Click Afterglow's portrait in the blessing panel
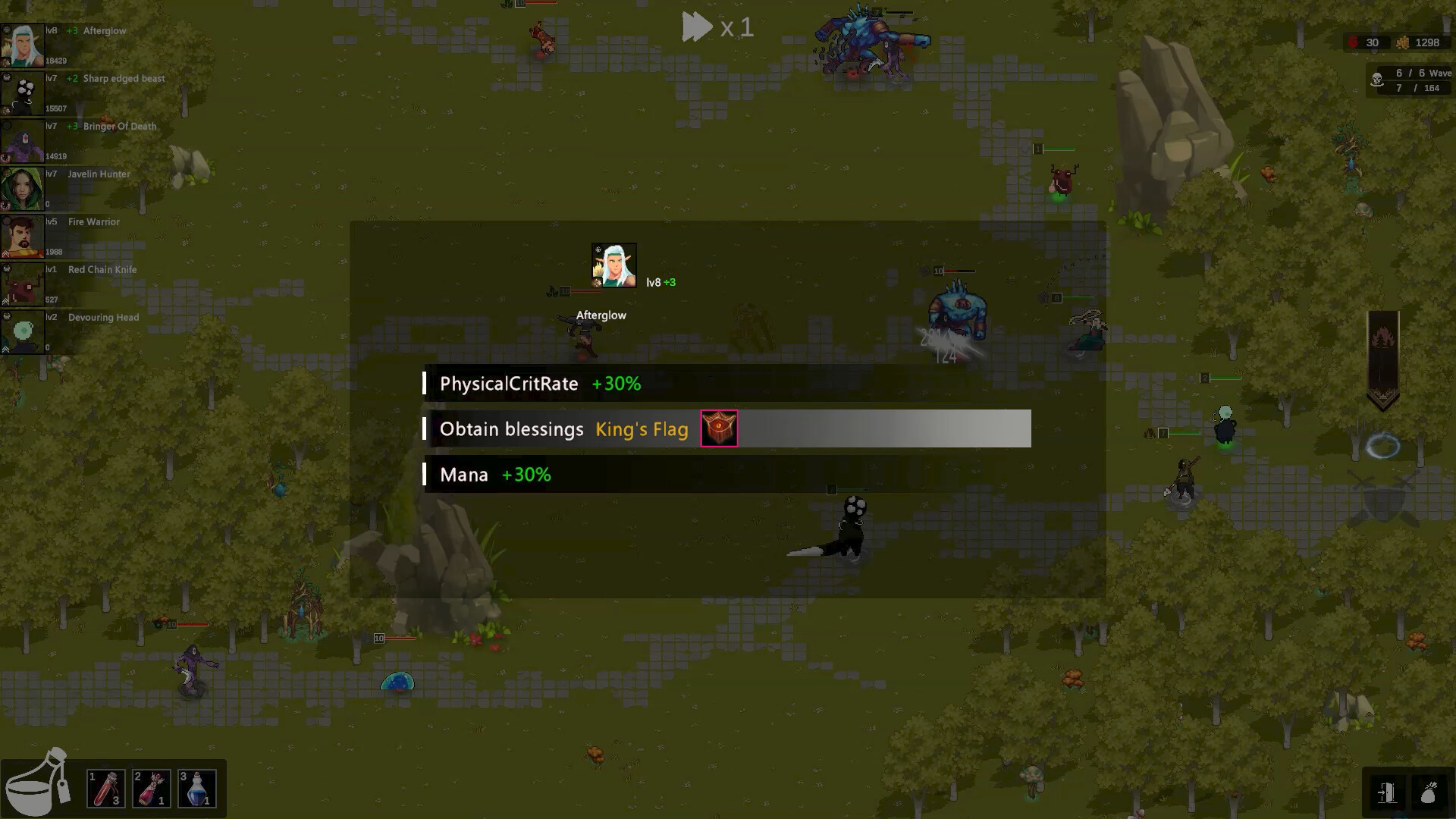The height and width of the screenshot is (819, 1456). (x=614, y=265)
